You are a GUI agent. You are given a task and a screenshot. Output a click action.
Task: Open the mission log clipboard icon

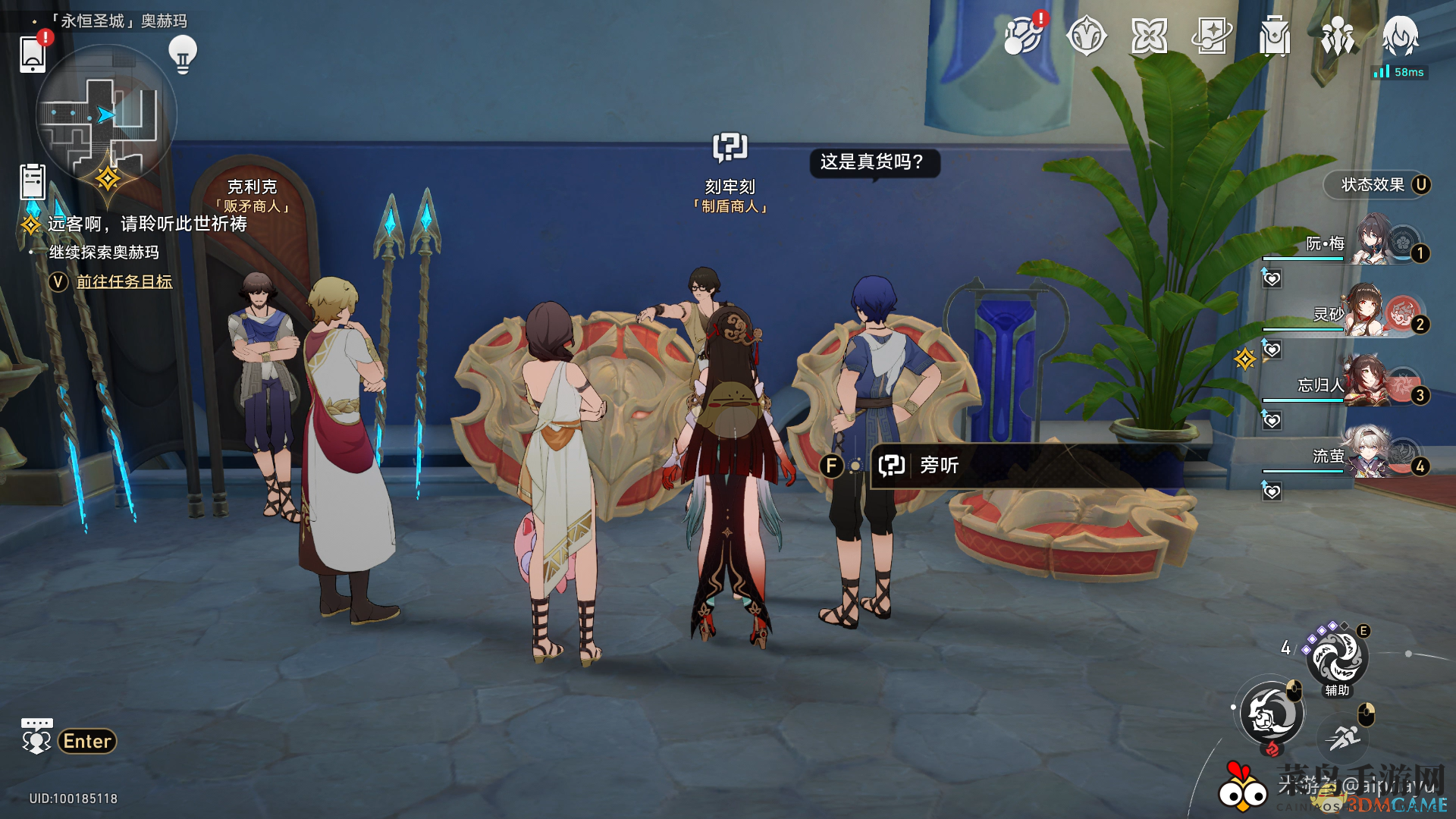click(33, 182)
